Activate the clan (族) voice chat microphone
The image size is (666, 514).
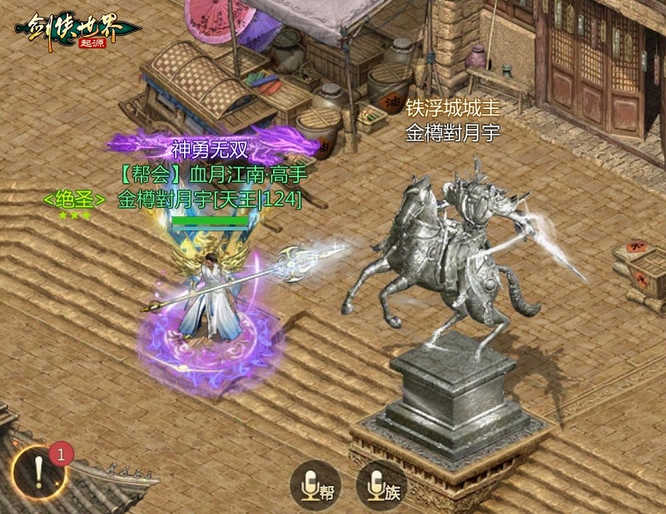[382, 486]
